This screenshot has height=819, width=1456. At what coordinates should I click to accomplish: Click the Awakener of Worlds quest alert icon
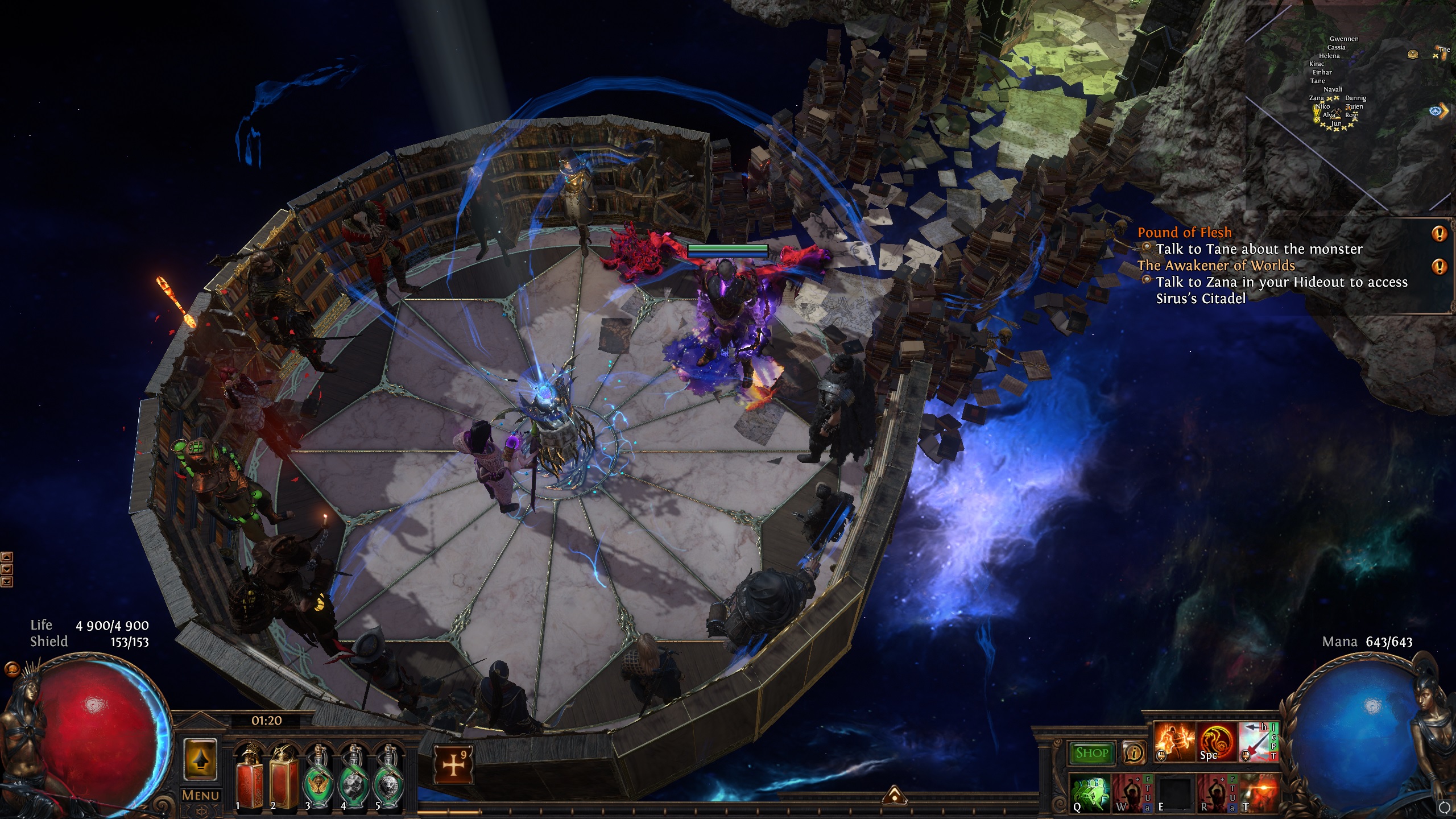[1439, 266]
